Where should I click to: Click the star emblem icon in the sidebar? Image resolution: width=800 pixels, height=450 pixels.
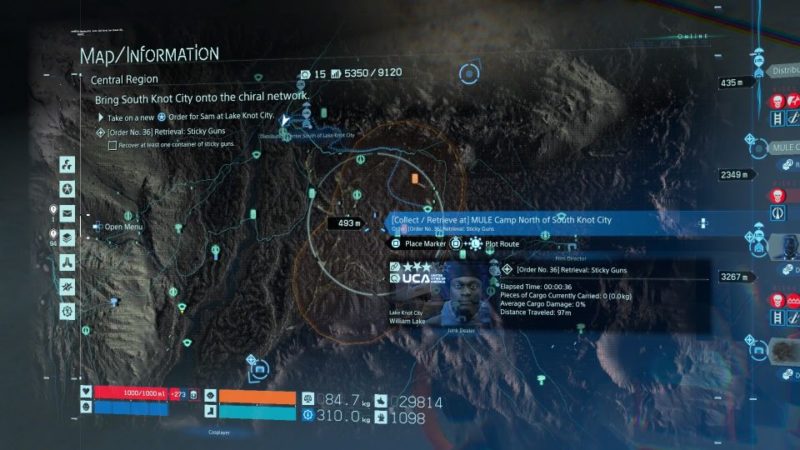coord(67,189)
